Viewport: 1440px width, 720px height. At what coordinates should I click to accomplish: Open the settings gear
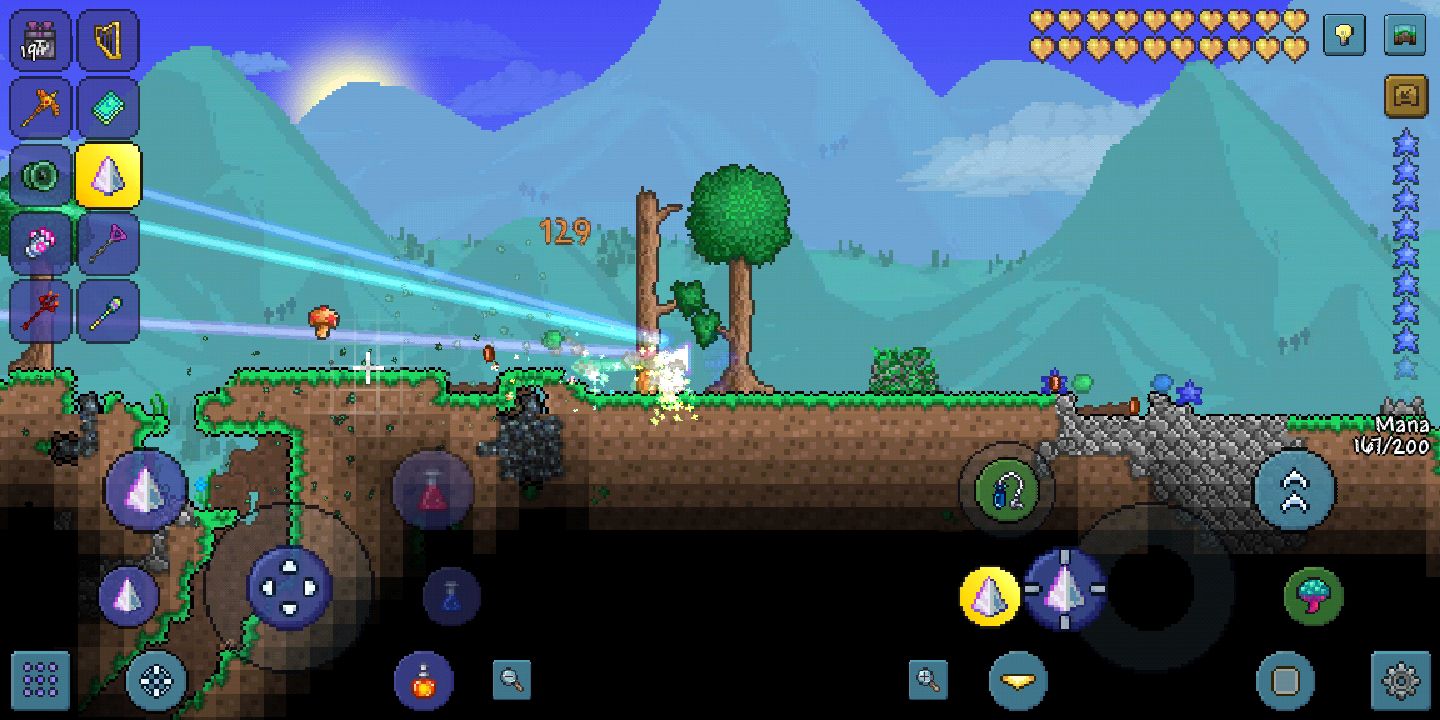pyautogui.click(x=1403, y=681)
